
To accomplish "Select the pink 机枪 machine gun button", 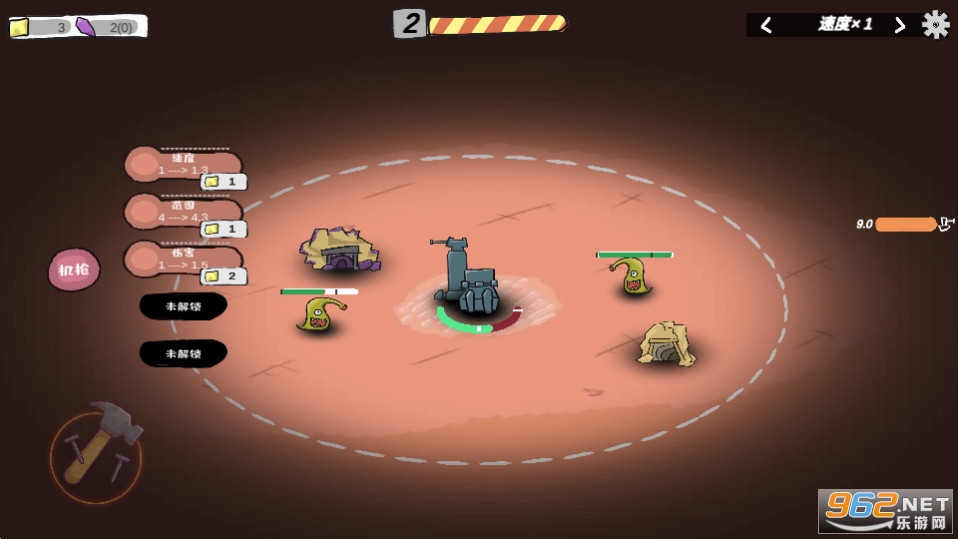I will pyautogui.click(x=74, y=270).
